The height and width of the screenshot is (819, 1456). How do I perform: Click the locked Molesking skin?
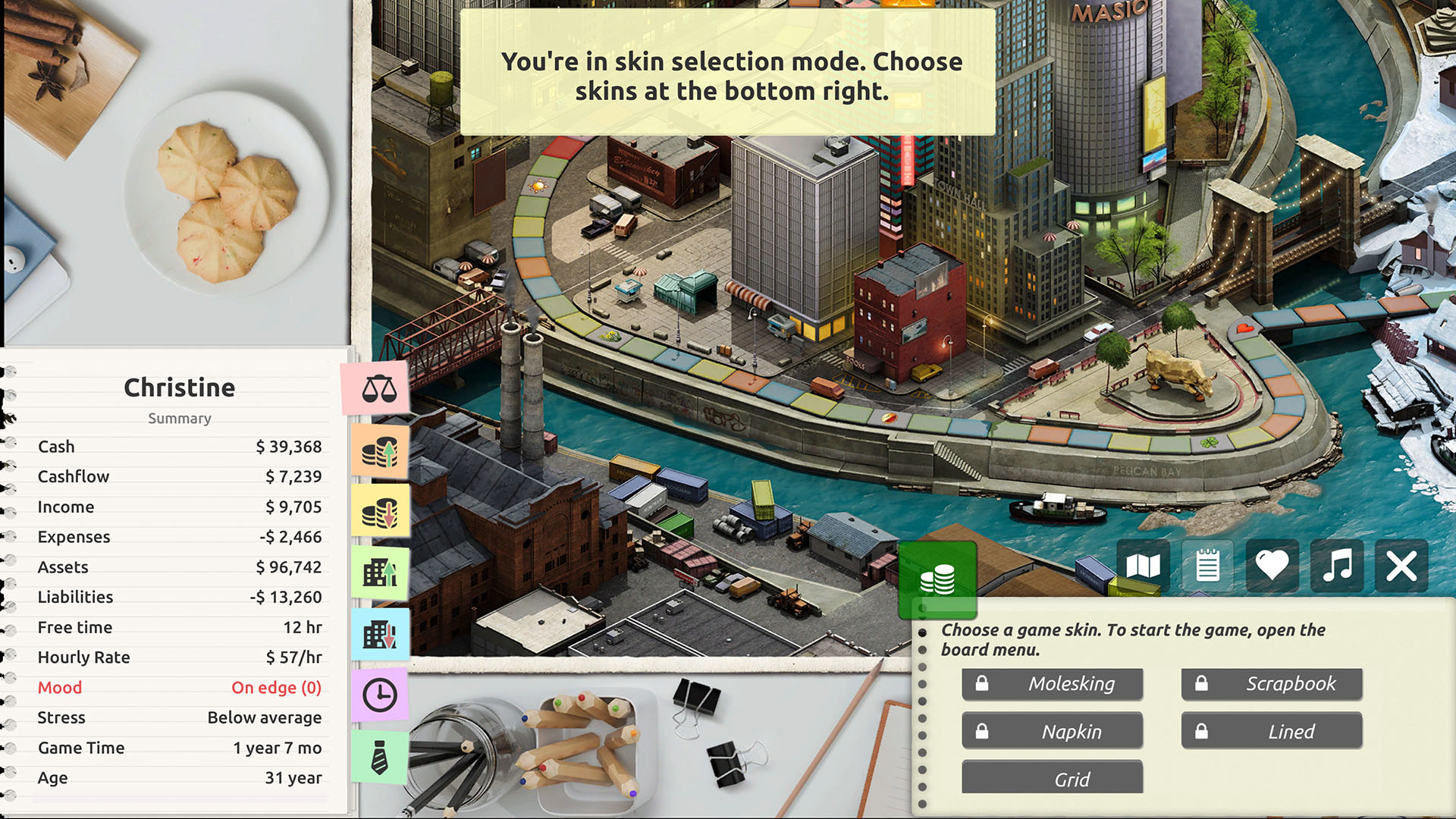click(x=1052, y=683)
